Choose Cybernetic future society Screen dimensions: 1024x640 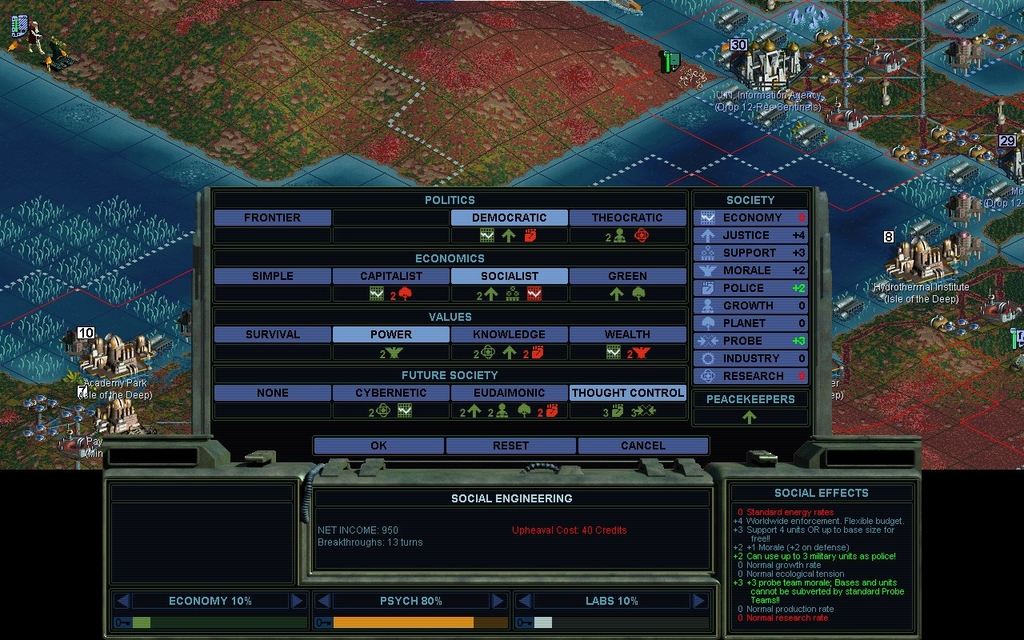pyautogui.click(x=391, y=393)
